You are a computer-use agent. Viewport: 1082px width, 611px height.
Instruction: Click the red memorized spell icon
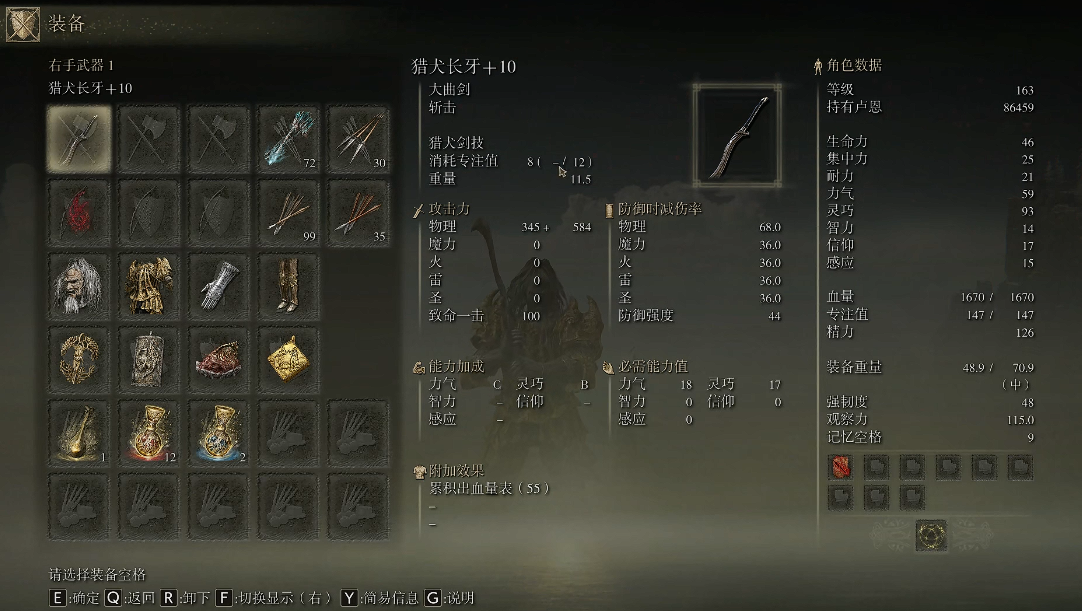(x=840, y=467)
